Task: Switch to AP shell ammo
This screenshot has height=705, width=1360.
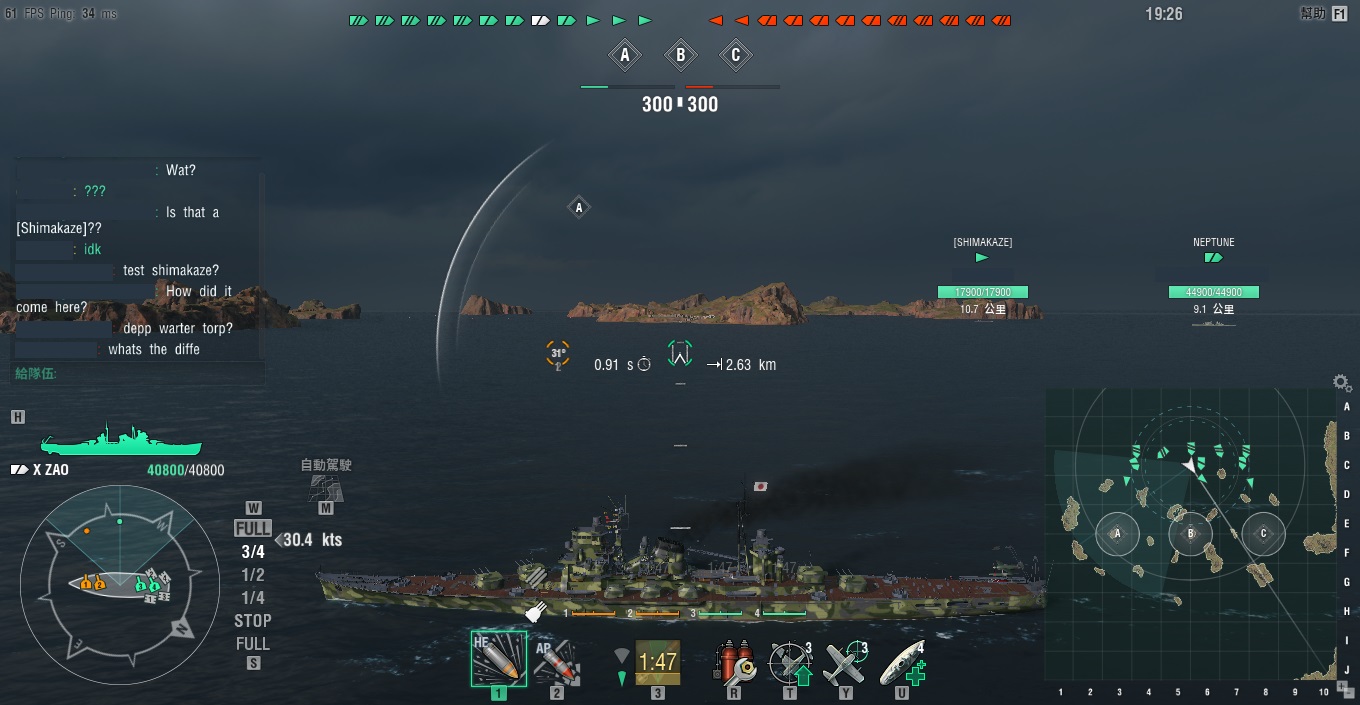Action: (556, 660)
